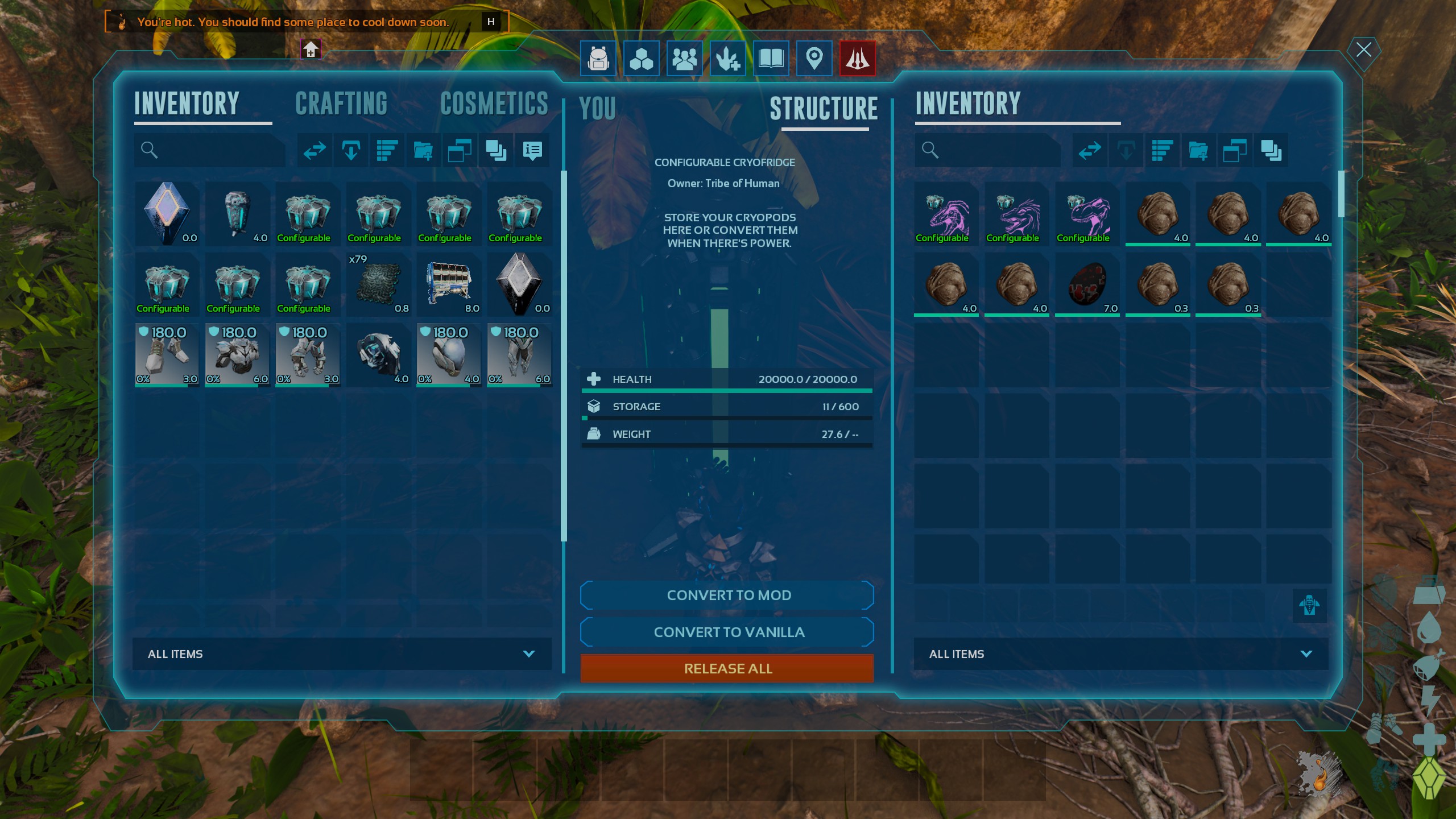Screen dimensions: 1456x819
Task: Open the armor equip icon in cryofridge inventory
Action: tap(1310, 605)
